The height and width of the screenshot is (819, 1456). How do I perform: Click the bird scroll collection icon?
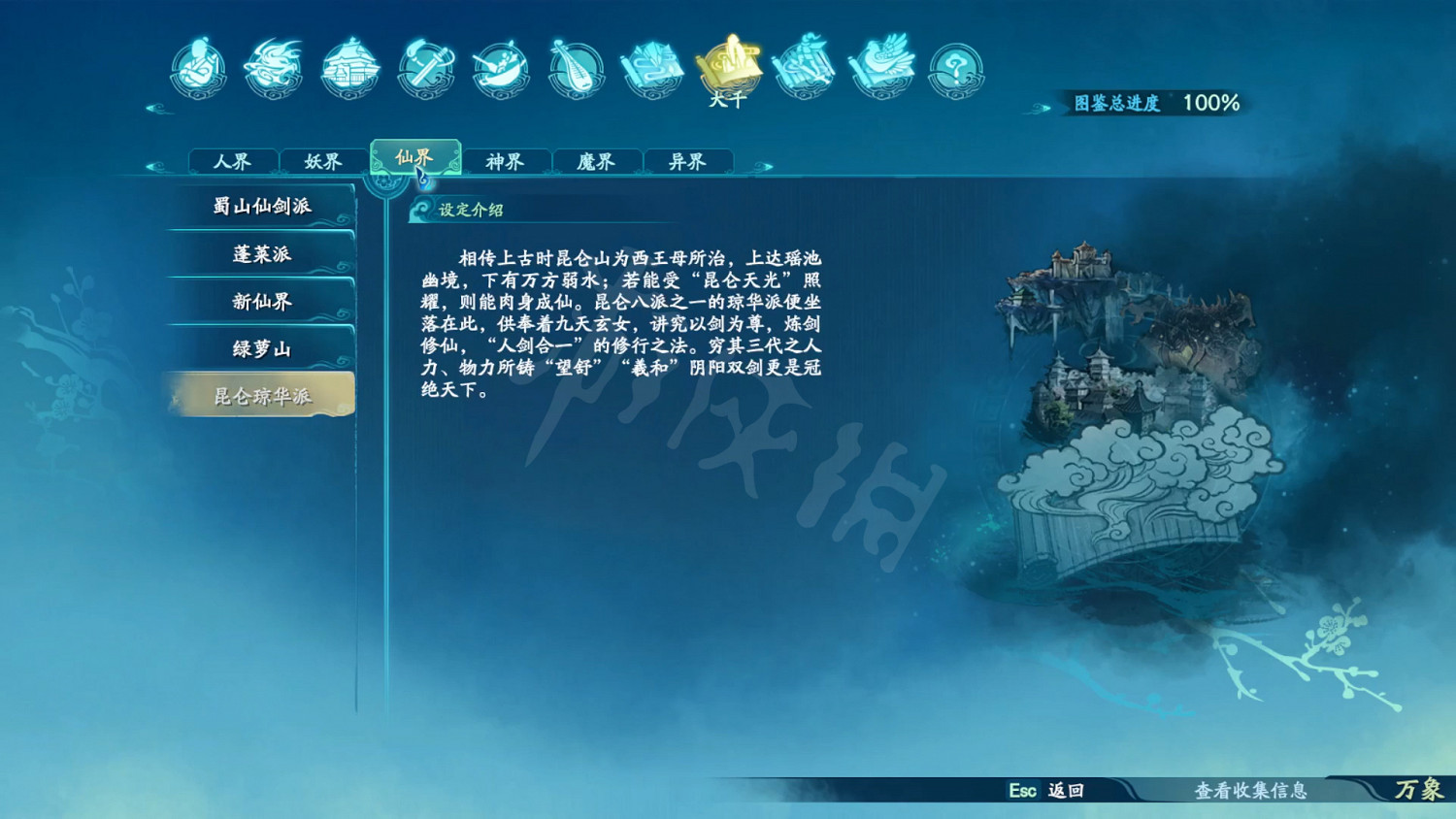pyautogui.click(x=880, y=68)
